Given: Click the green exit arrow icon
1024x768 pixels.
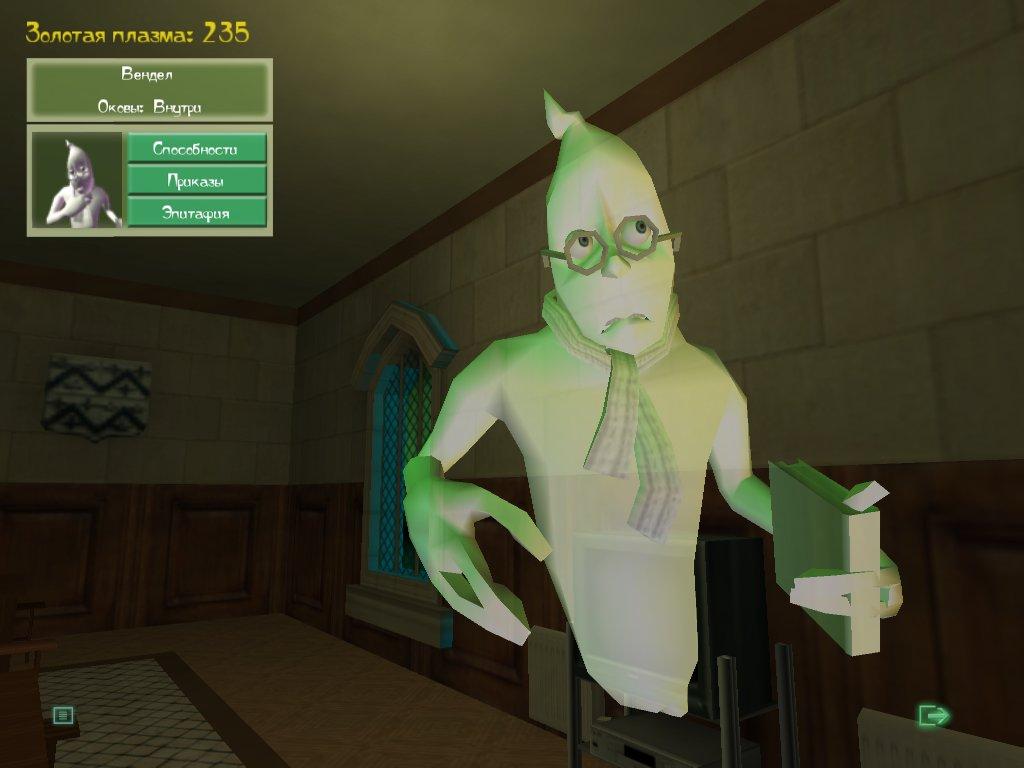Looking at the screenshot, I should click(933, 715).
